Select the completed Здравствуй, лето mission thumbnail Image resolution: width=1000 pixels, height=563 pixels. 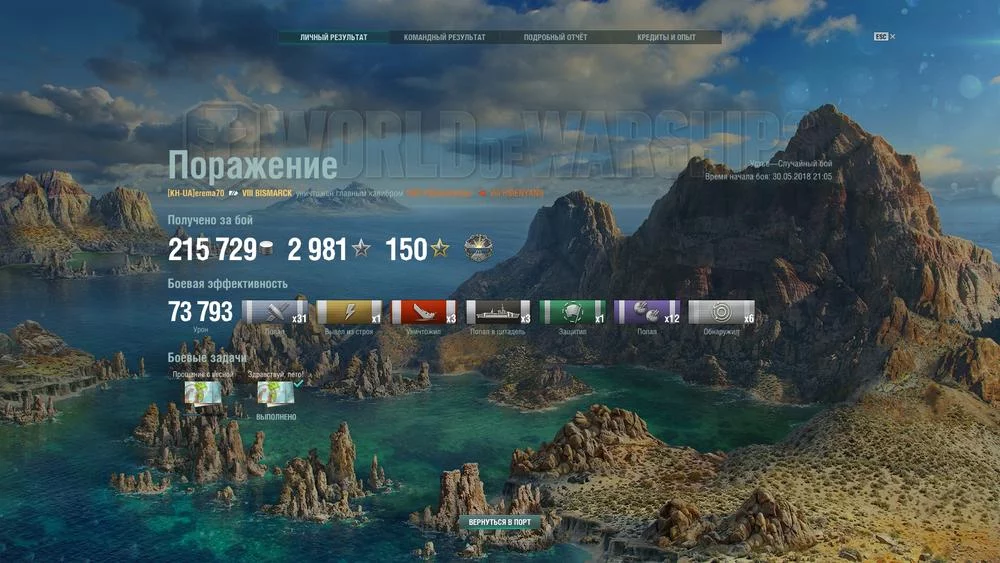(276, 394)
